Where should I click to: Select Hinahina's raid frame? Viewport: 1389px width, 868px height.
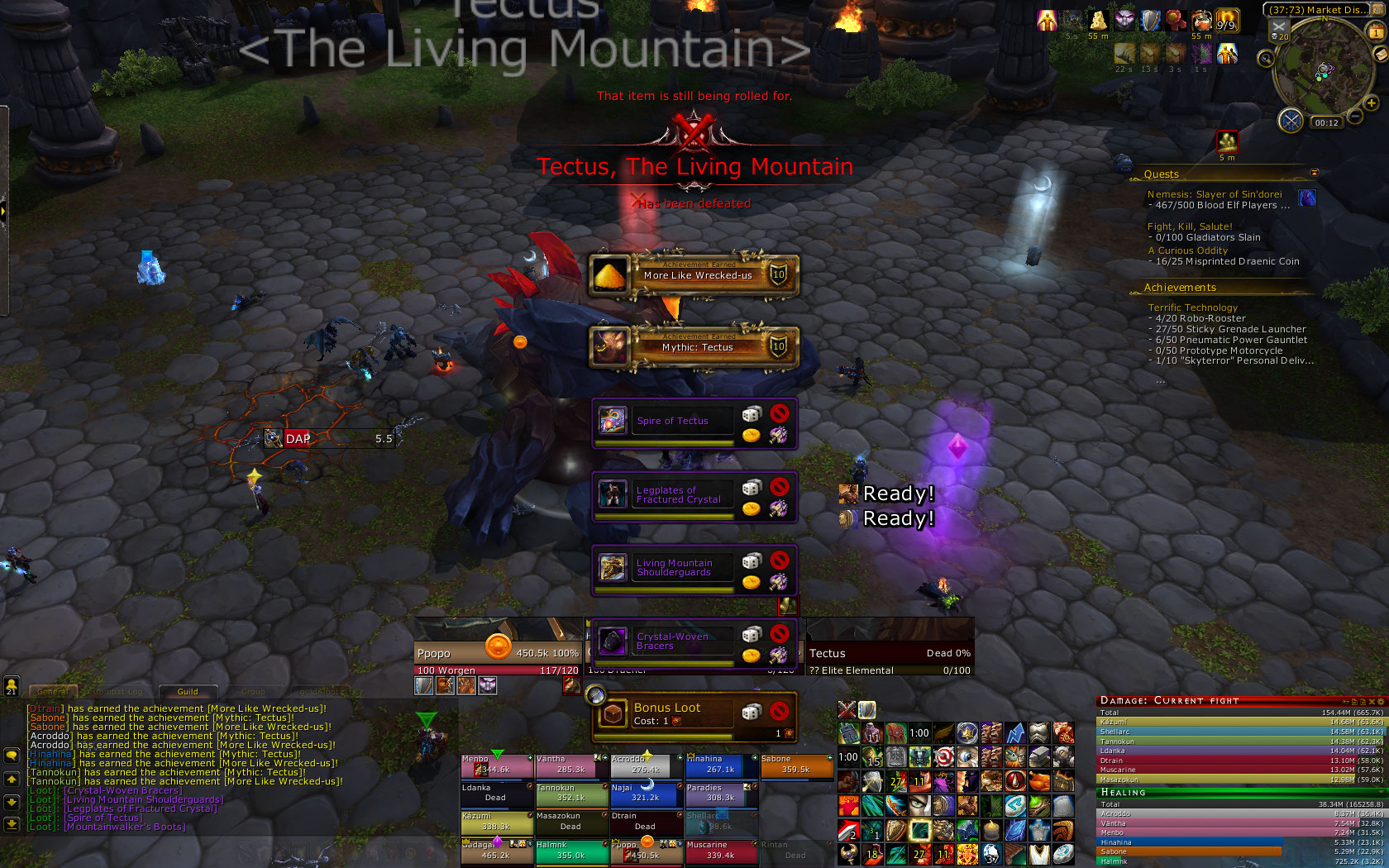[721, 765]
